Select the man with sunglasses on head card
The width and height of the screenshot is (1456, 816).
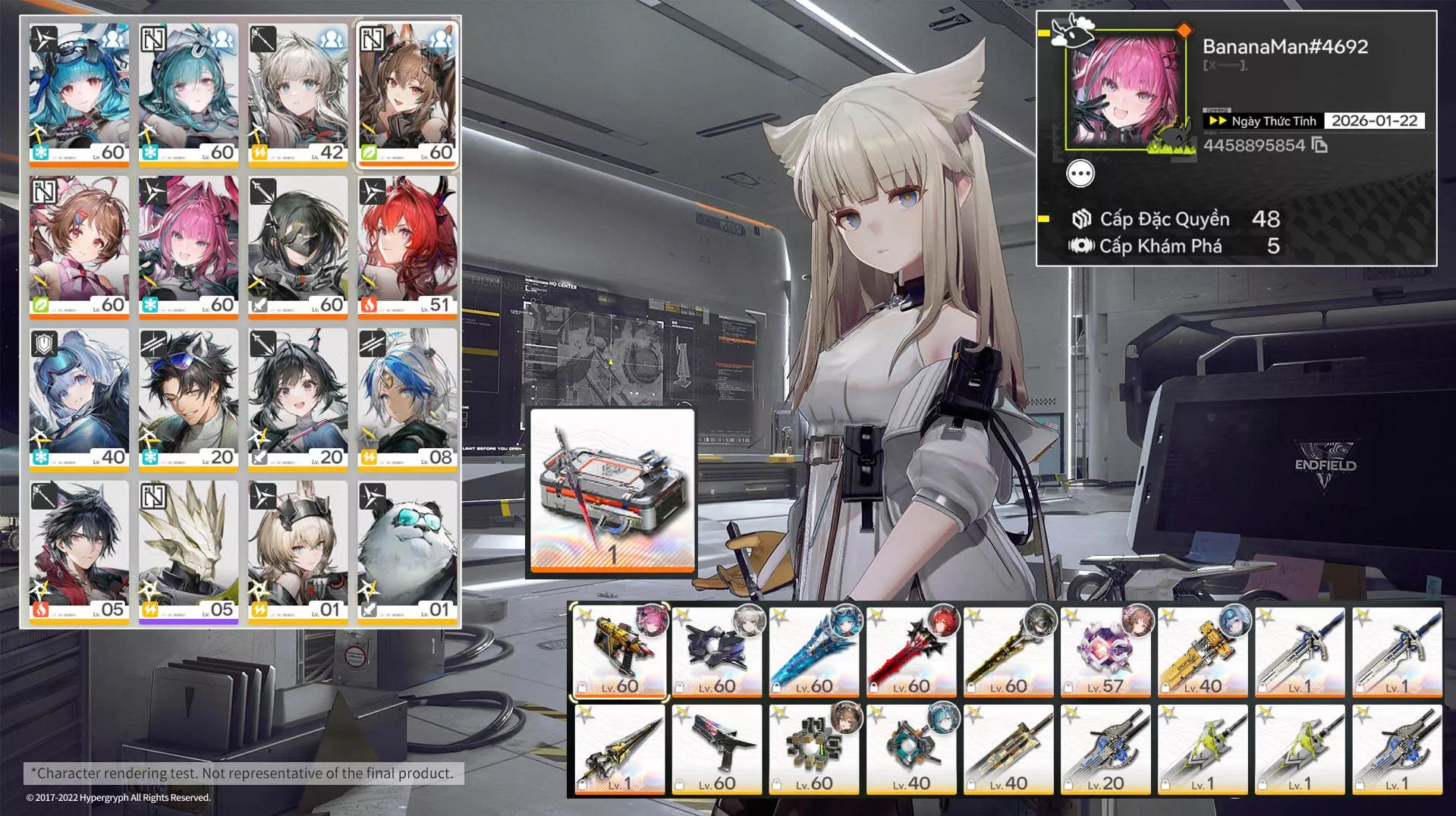click(x=188, y=398)
